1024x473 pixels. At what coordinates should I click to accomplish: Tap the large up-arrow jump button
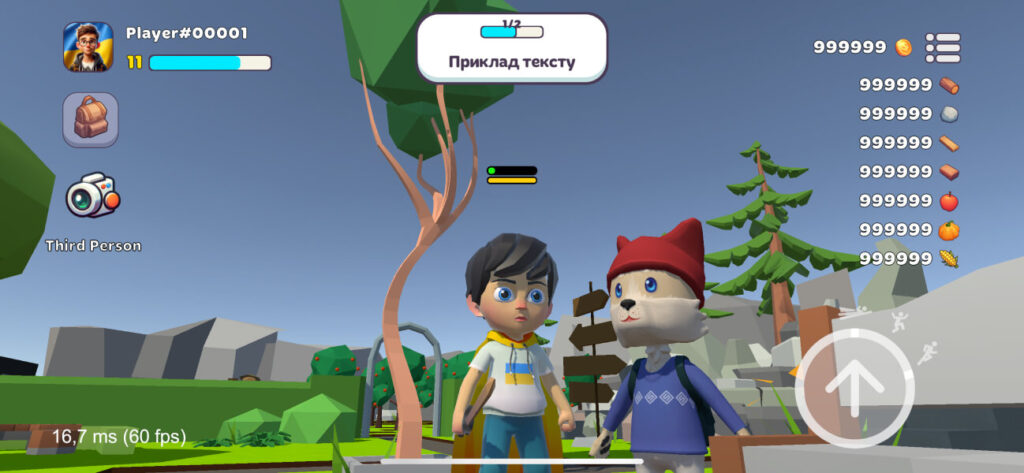855,386
